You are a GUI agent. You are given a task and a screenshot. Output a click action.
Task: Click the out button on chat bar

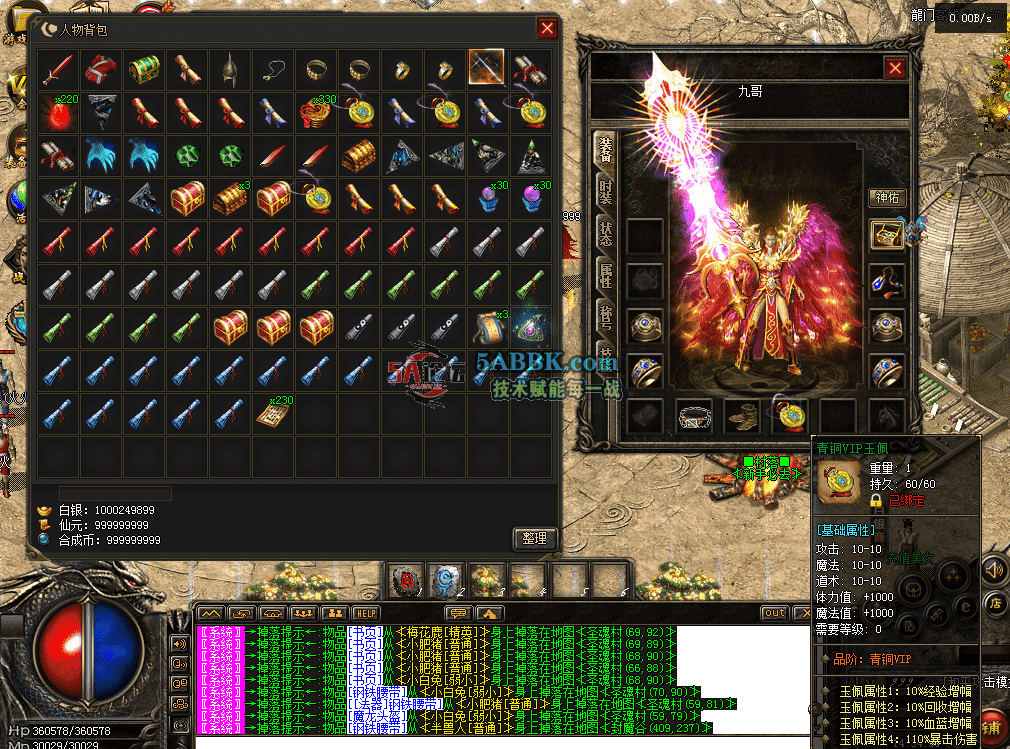tap(774, 613)
